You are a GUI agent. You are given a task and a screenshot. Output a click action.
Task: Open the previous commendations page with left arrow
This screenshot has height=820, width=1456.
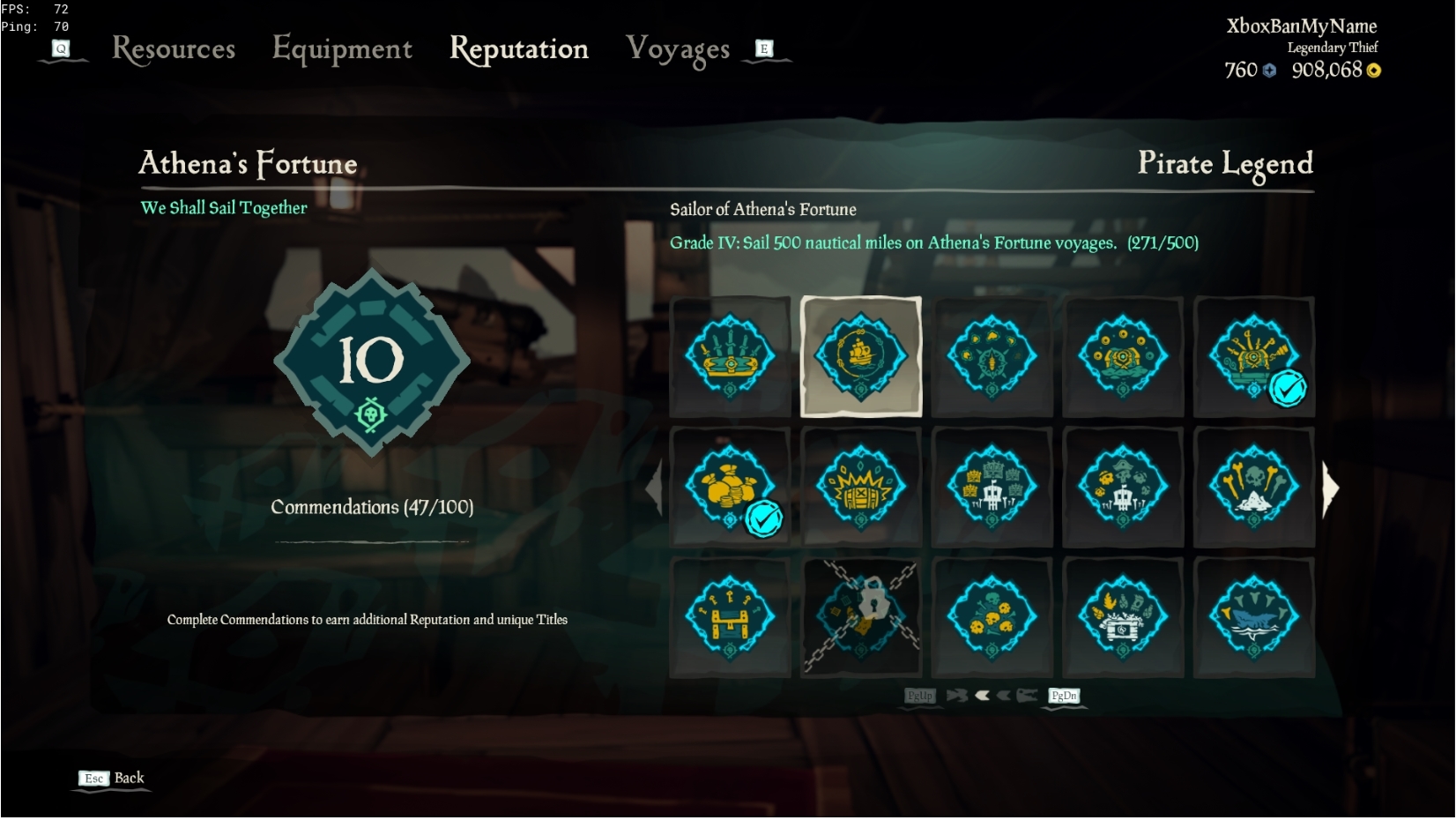656,488
